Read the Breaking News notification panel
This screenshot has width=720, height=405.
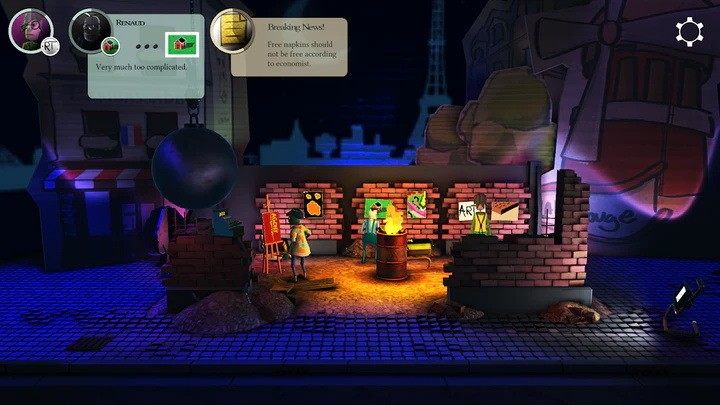click(x=300, y=47)
